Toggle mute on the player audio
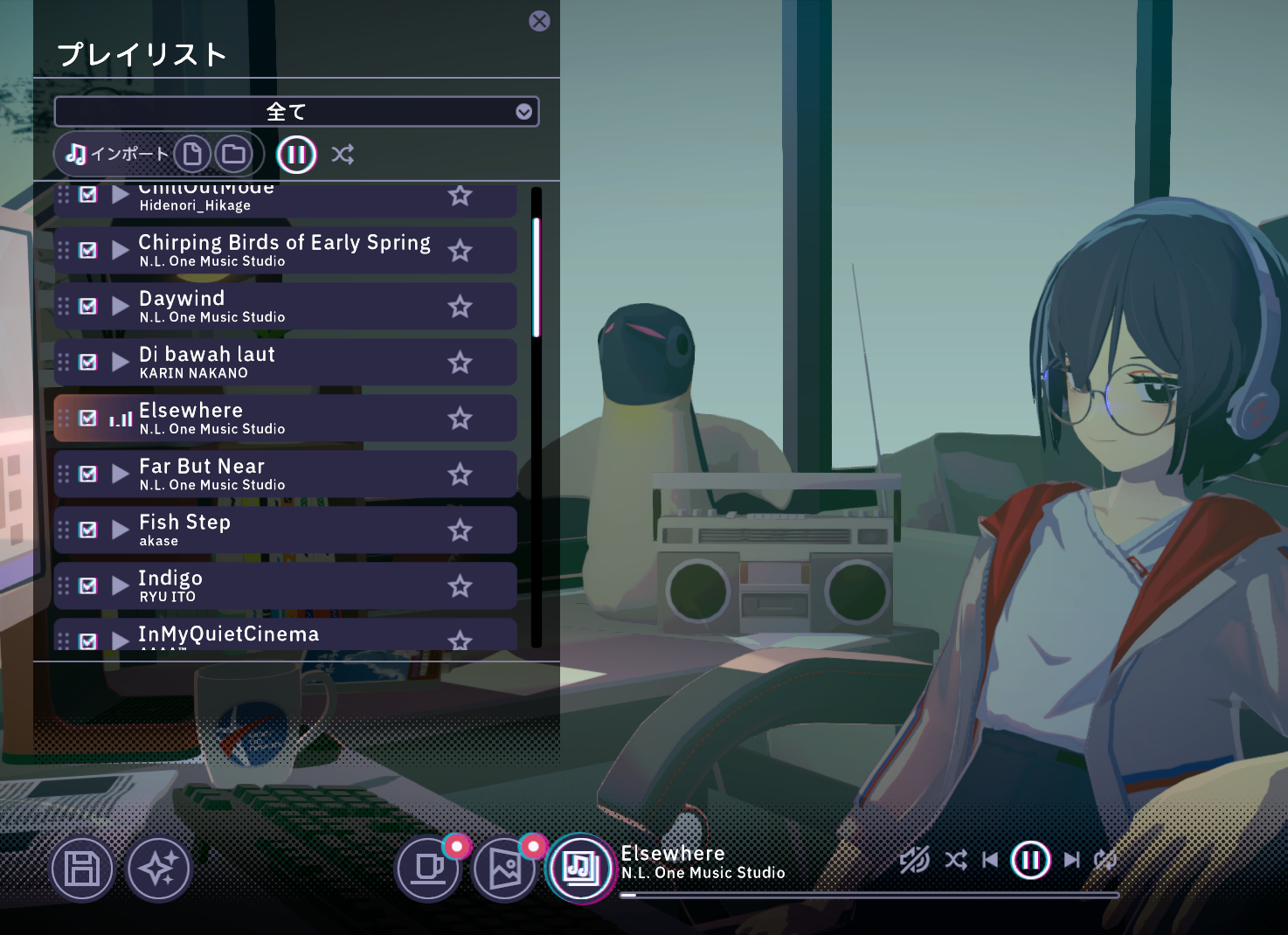 tap(911, 860)
